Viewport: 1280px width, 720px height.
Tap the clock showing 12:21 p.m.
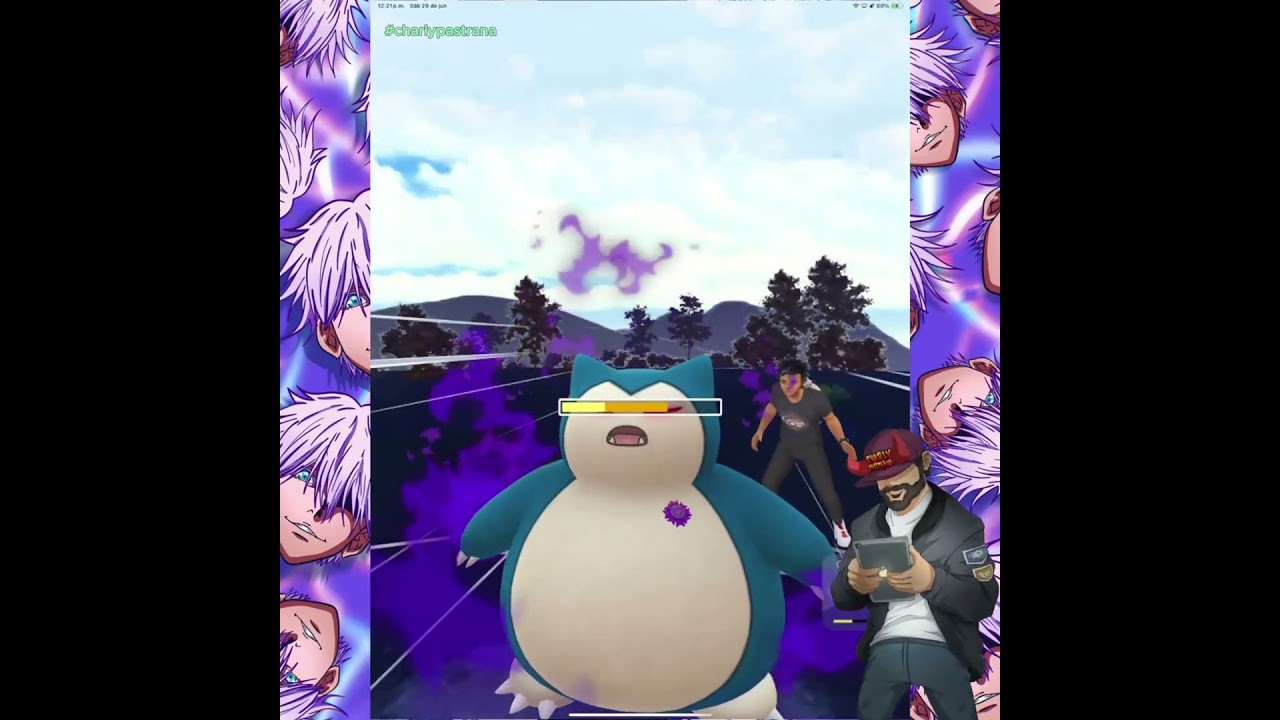(391, 5)
